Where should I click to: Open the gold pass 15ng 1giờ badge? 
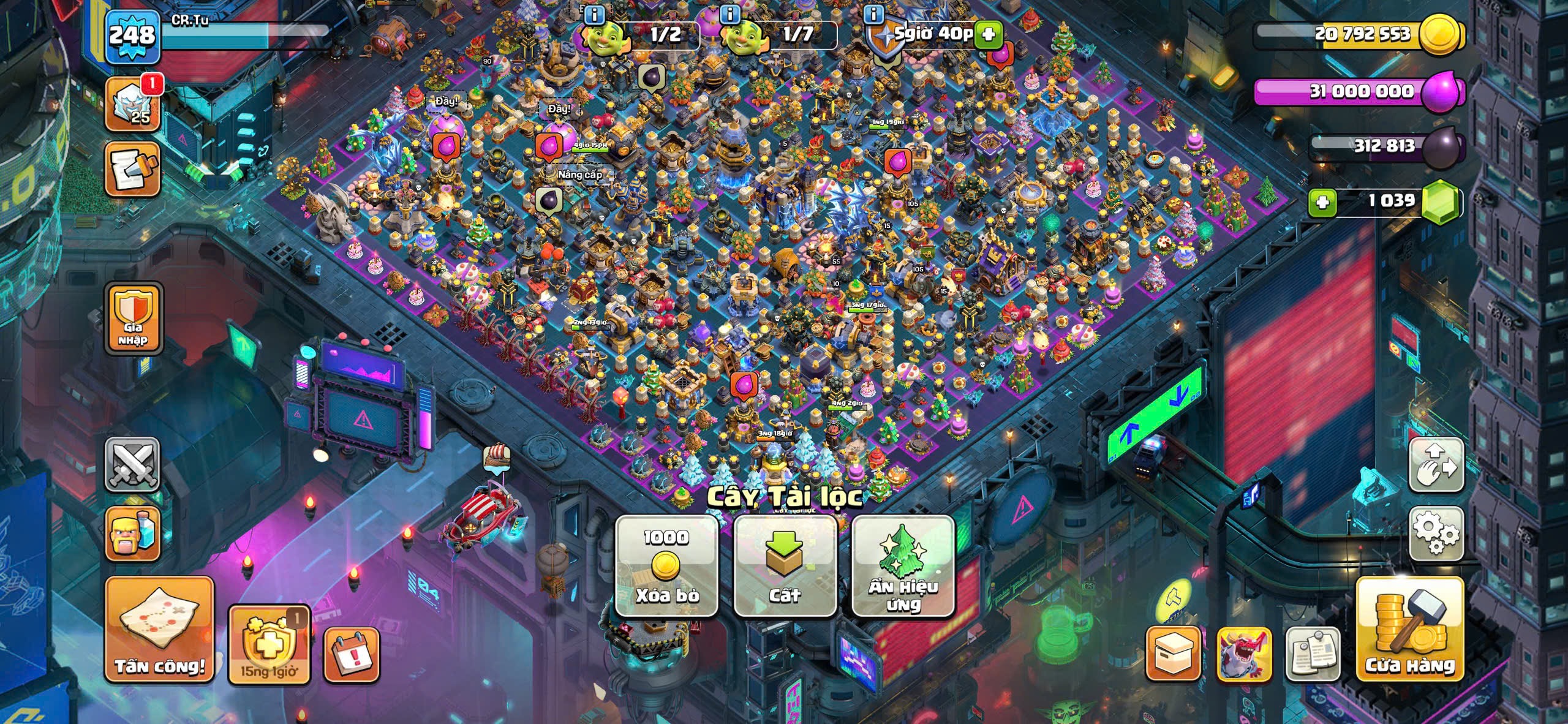point(269,644)
